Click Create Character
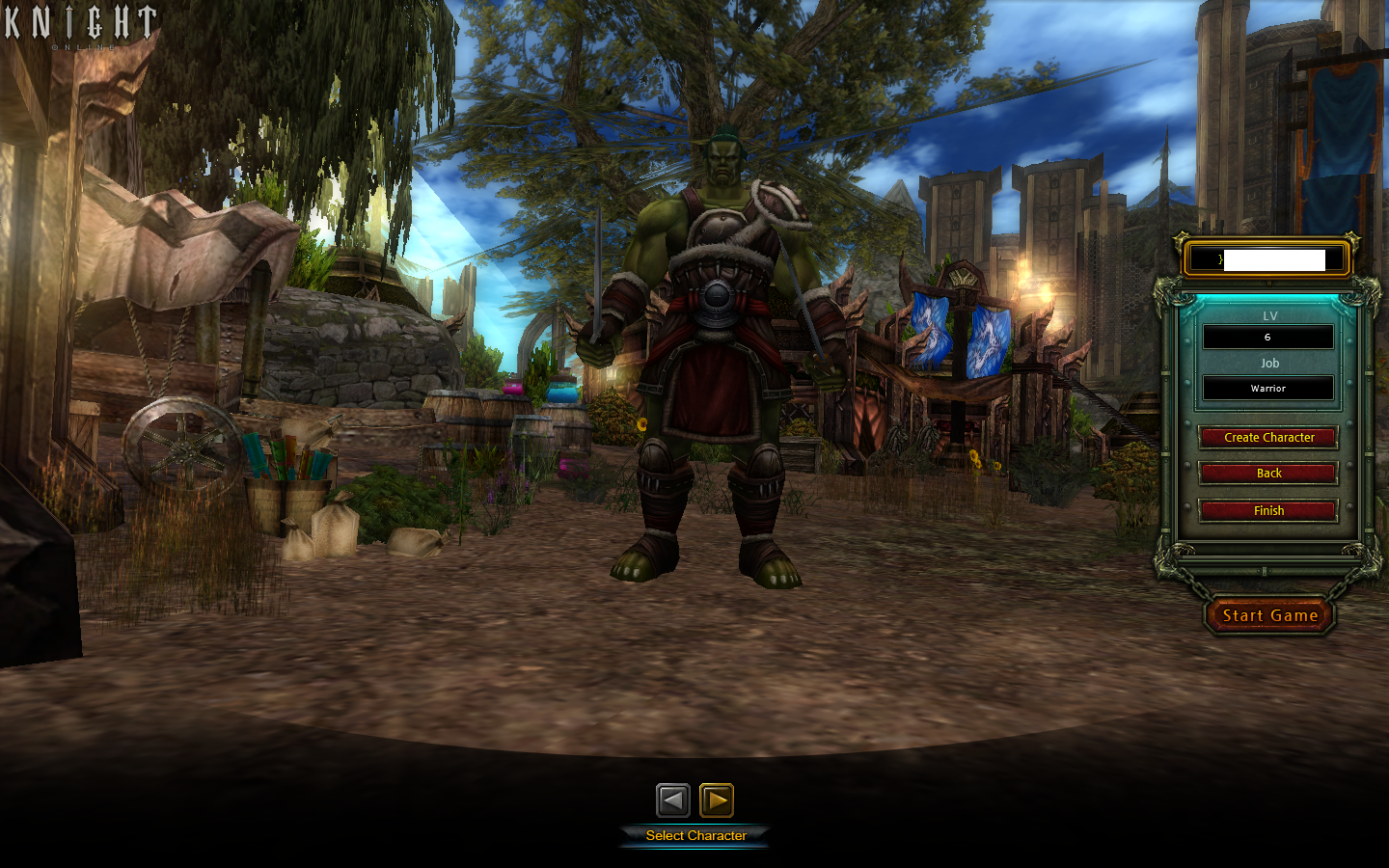Image resolution: width=1389 pixels, height=868 pixels. (x=1267, y=437)
